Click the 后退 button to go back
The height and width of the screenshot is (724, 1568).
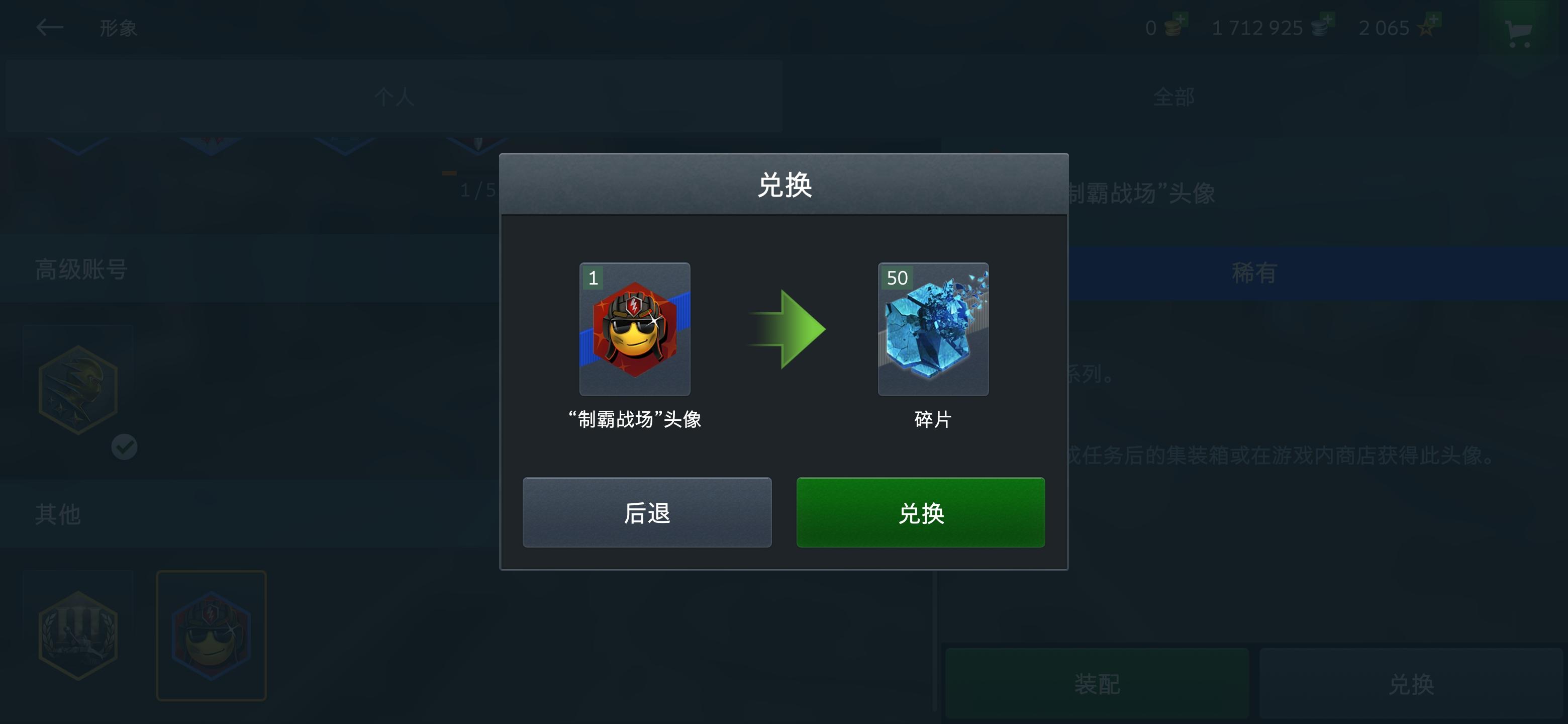(x=647, y=513)
